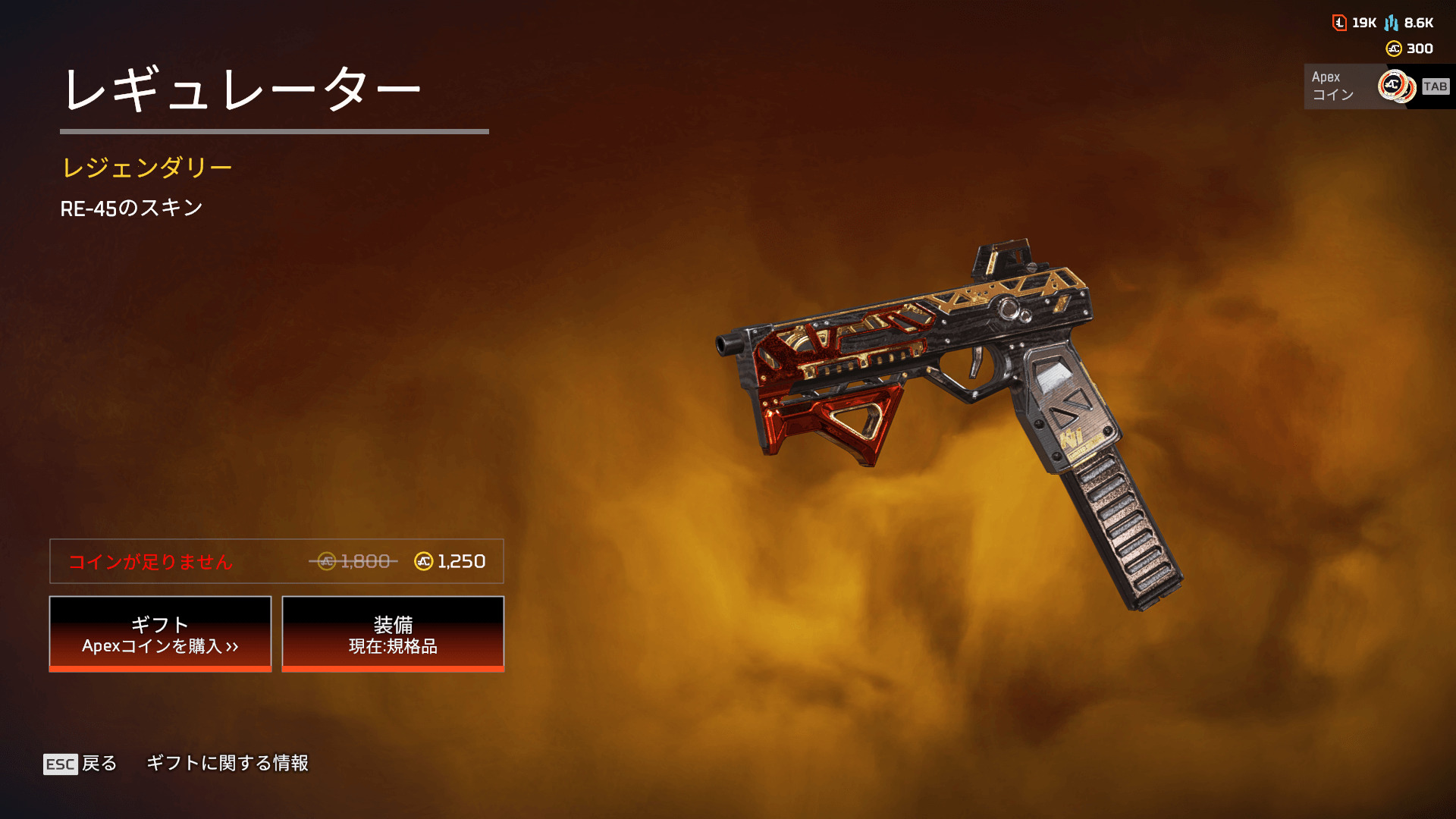Go back with the 戻る button
The height and width of the screenshot is (819, 1456).
coord(80,763)
